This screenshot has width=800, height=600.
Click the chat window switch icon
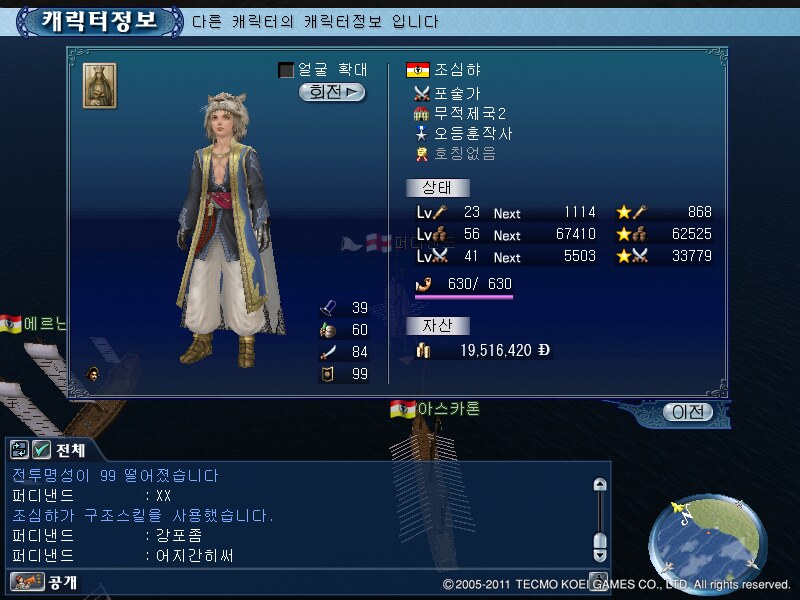20,450
